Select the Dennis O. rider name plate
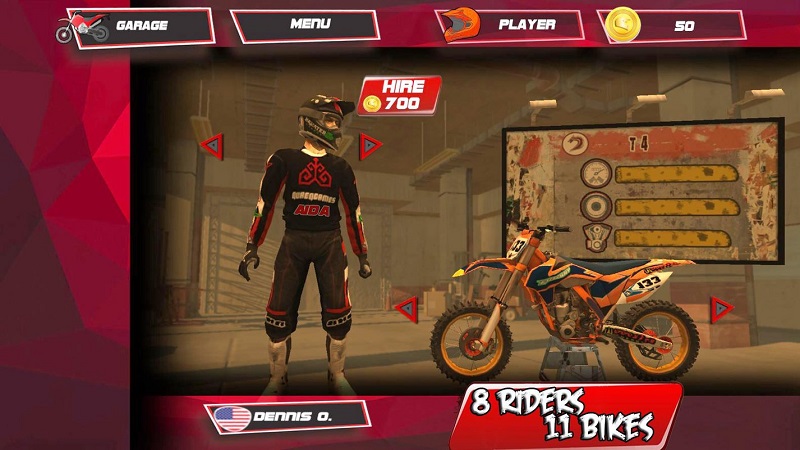This screenshot has height=450, width=800. (x=288, y=415)
